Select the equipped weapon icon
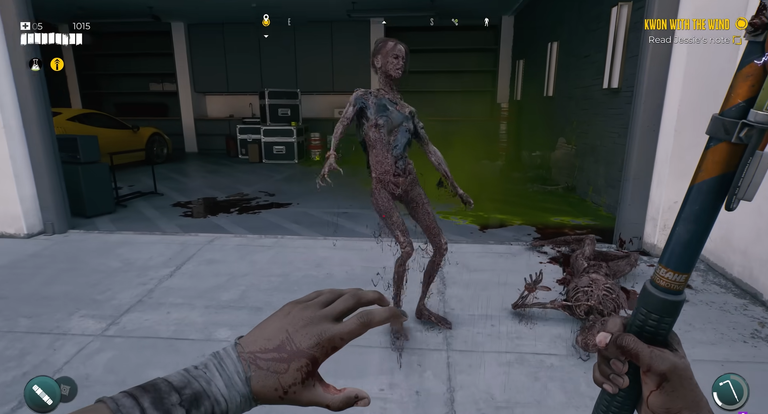The height and width of the screenshot is (414, 768). pyautogui.click(x=730, y=391)
